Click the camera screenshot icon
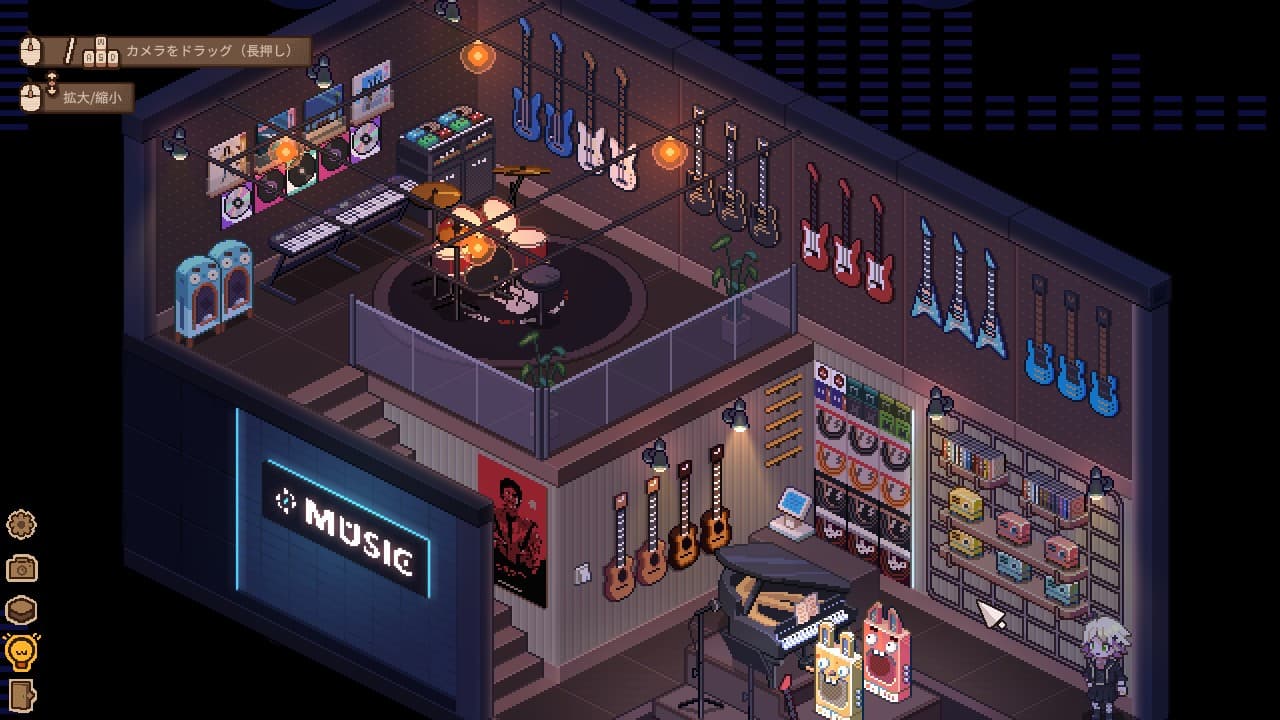 (21, 567)
